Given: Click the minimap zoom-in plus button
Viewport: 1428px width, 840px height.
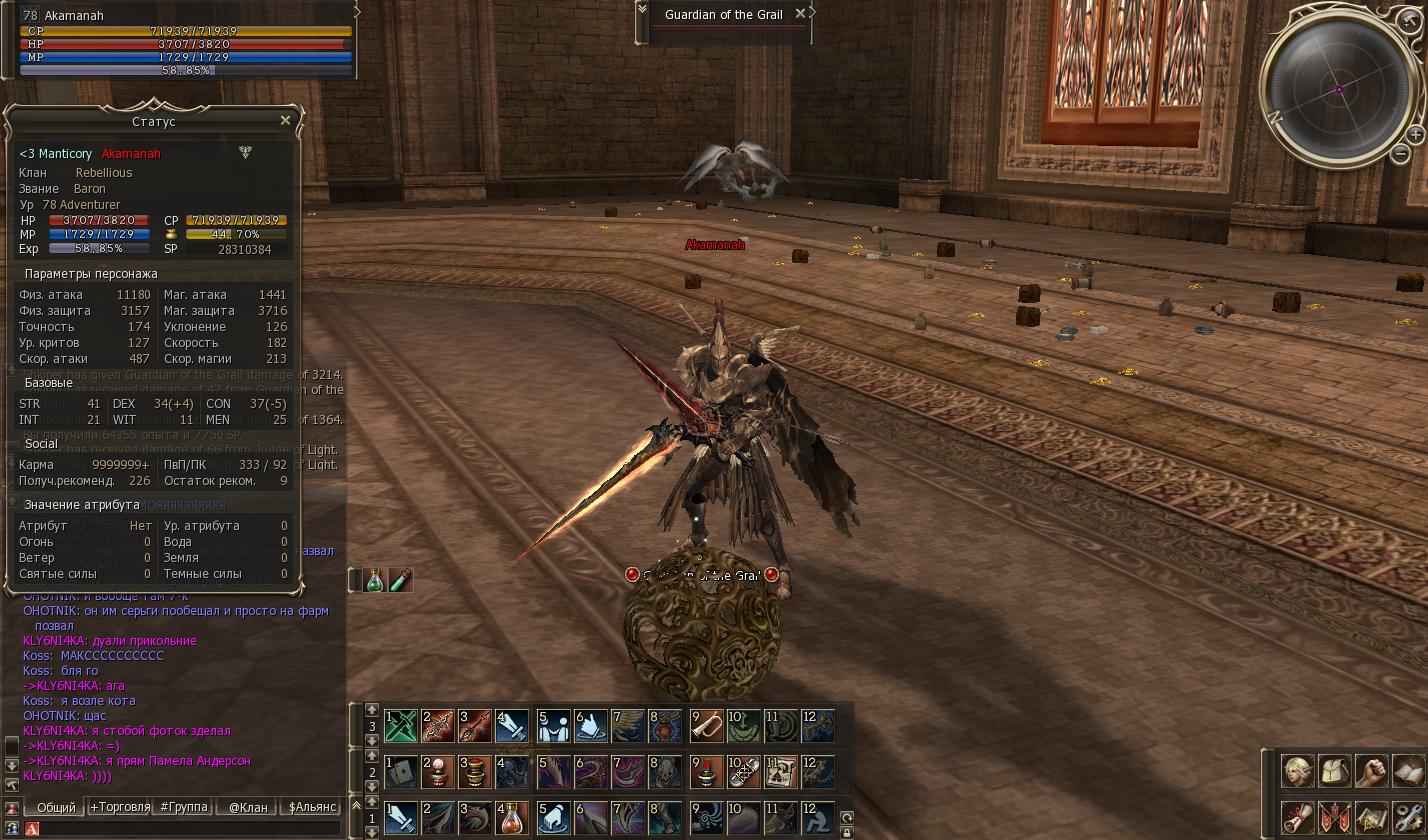Looking at the screenshot, I should click(x=1415, y=134).
